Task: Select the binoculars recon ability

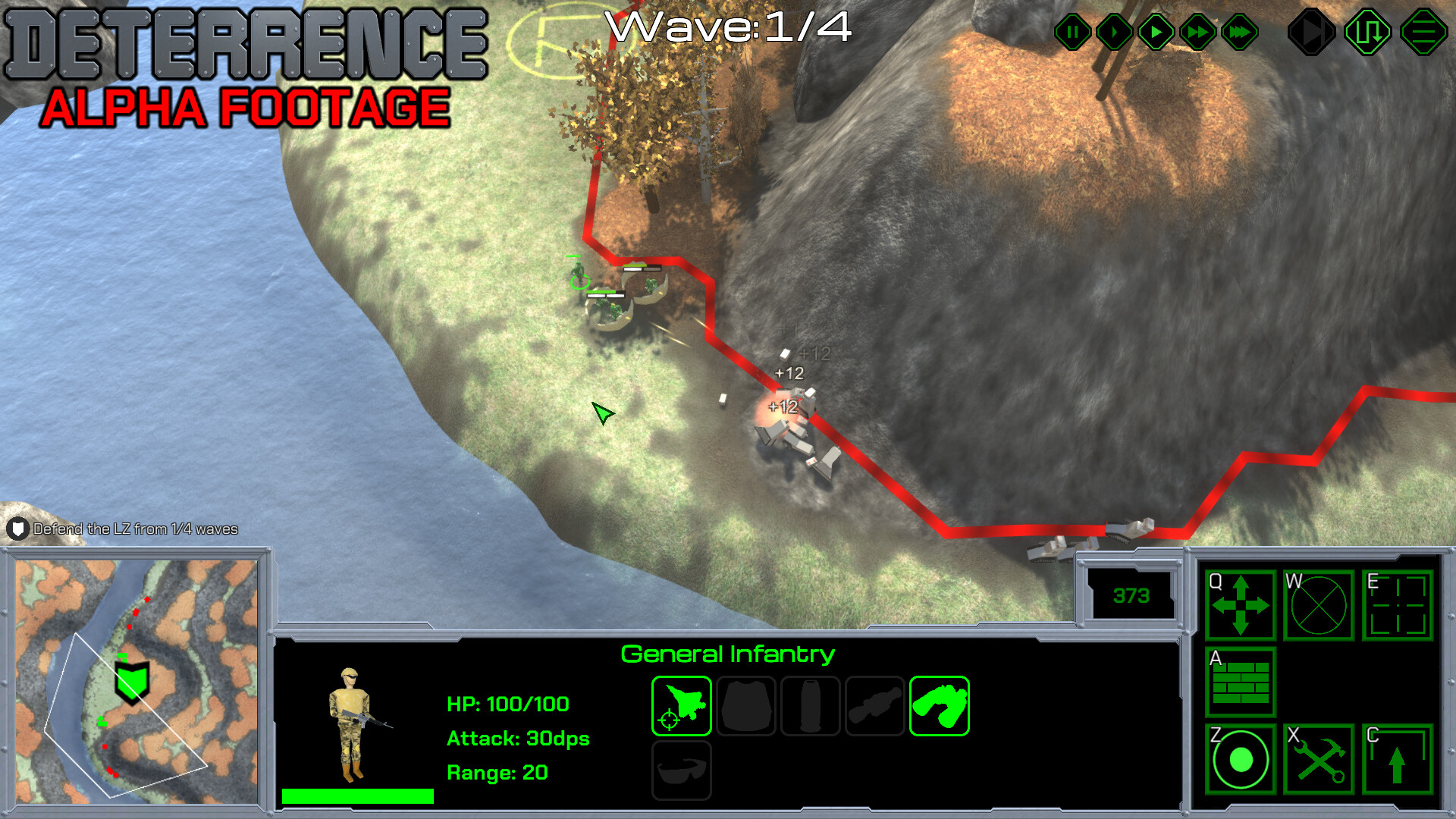Action: (x=940, y=706)
